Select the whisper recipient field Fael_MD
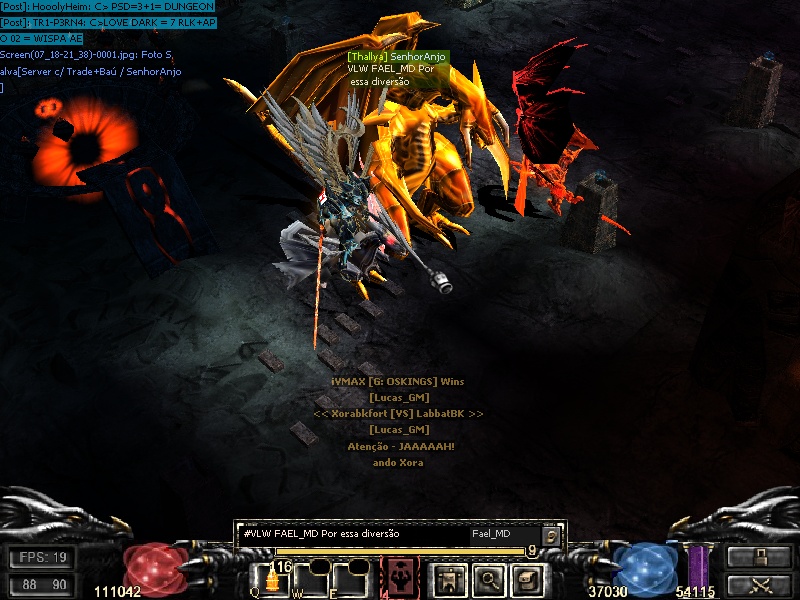Viewport: 800px width, 600px height. click(x=503, y=534)
